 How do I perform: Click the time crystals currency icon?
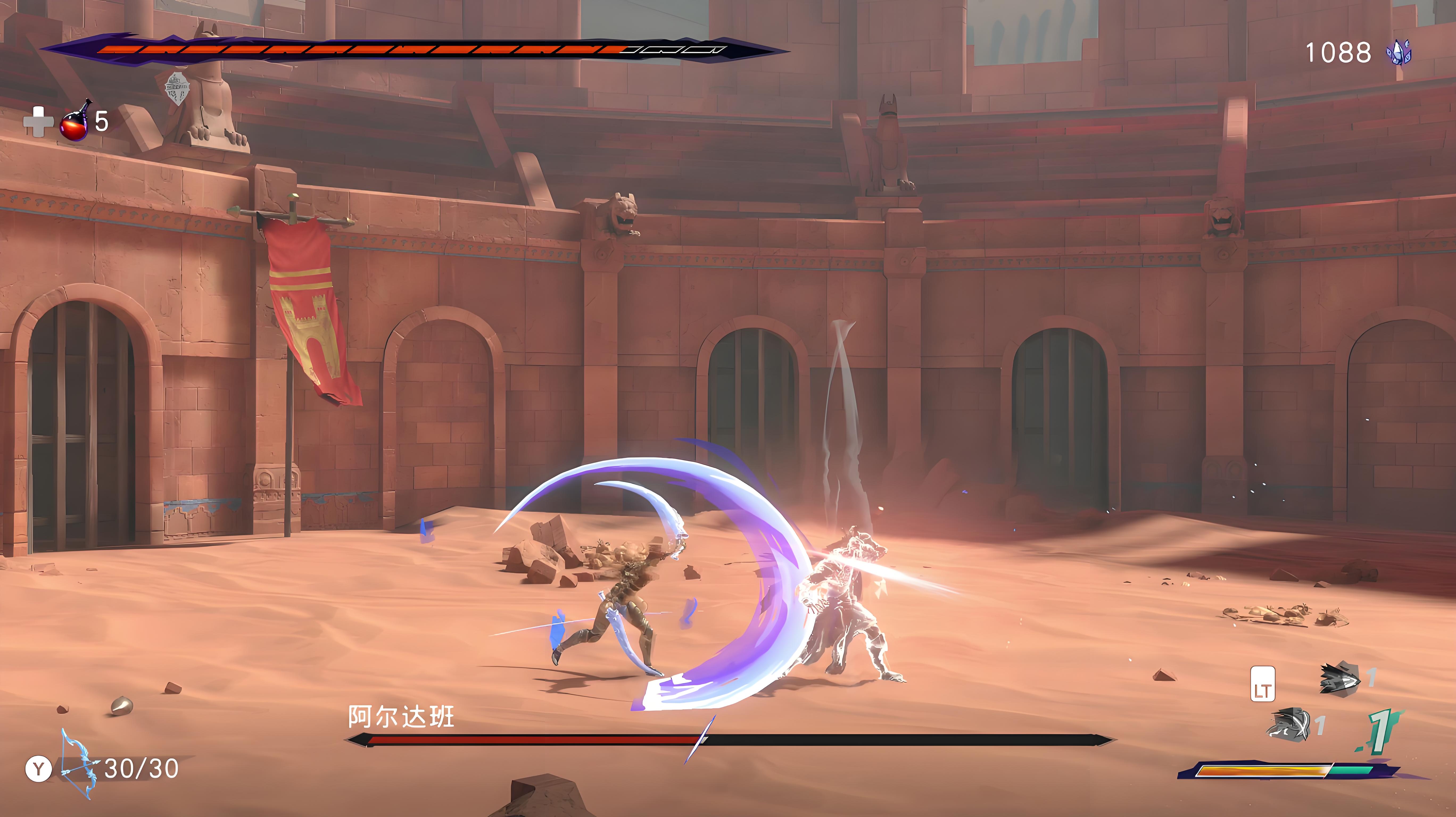1398,53
